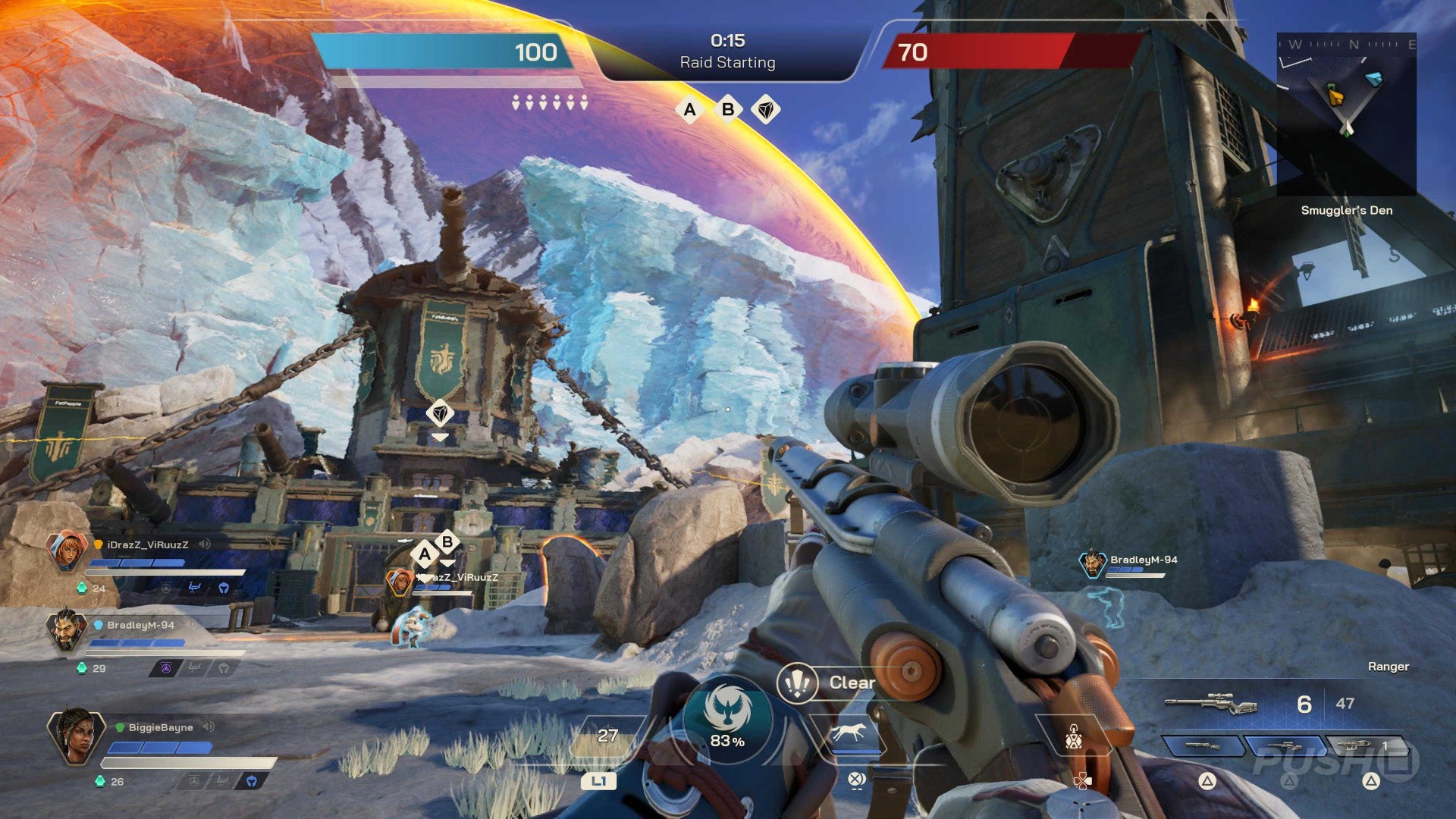Select BradleyM-94's squad portrait

[x=67, y=630]
